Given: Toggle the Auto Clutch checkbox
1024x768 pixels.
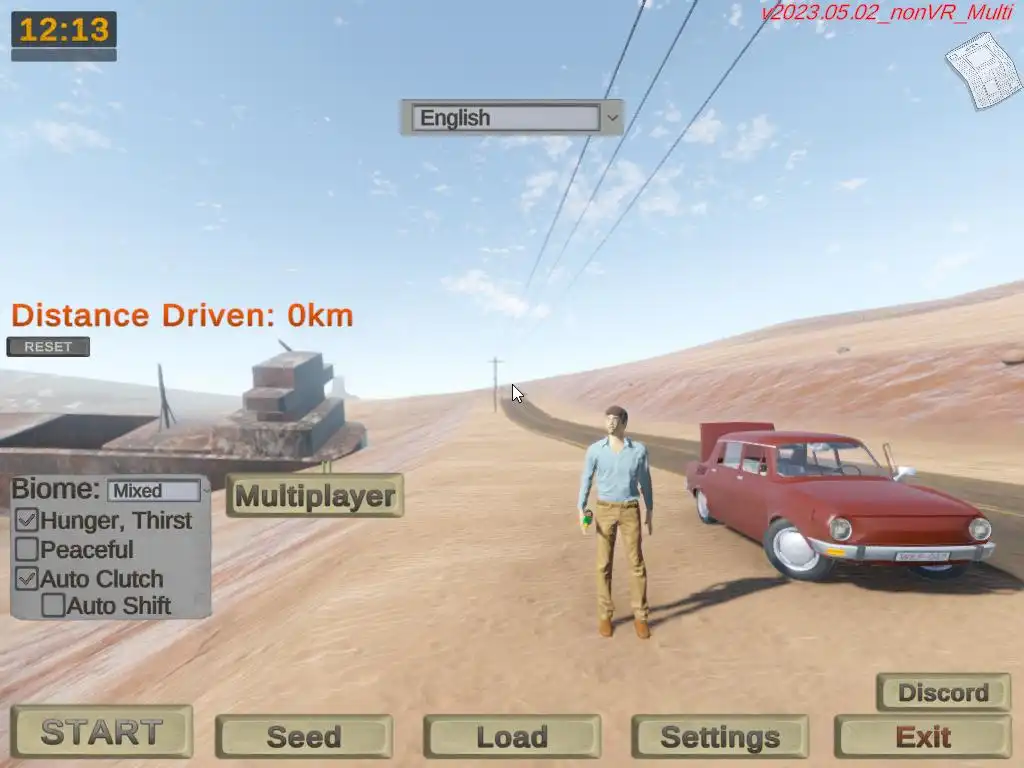Looking at the screenshot, I should [28, 578].
